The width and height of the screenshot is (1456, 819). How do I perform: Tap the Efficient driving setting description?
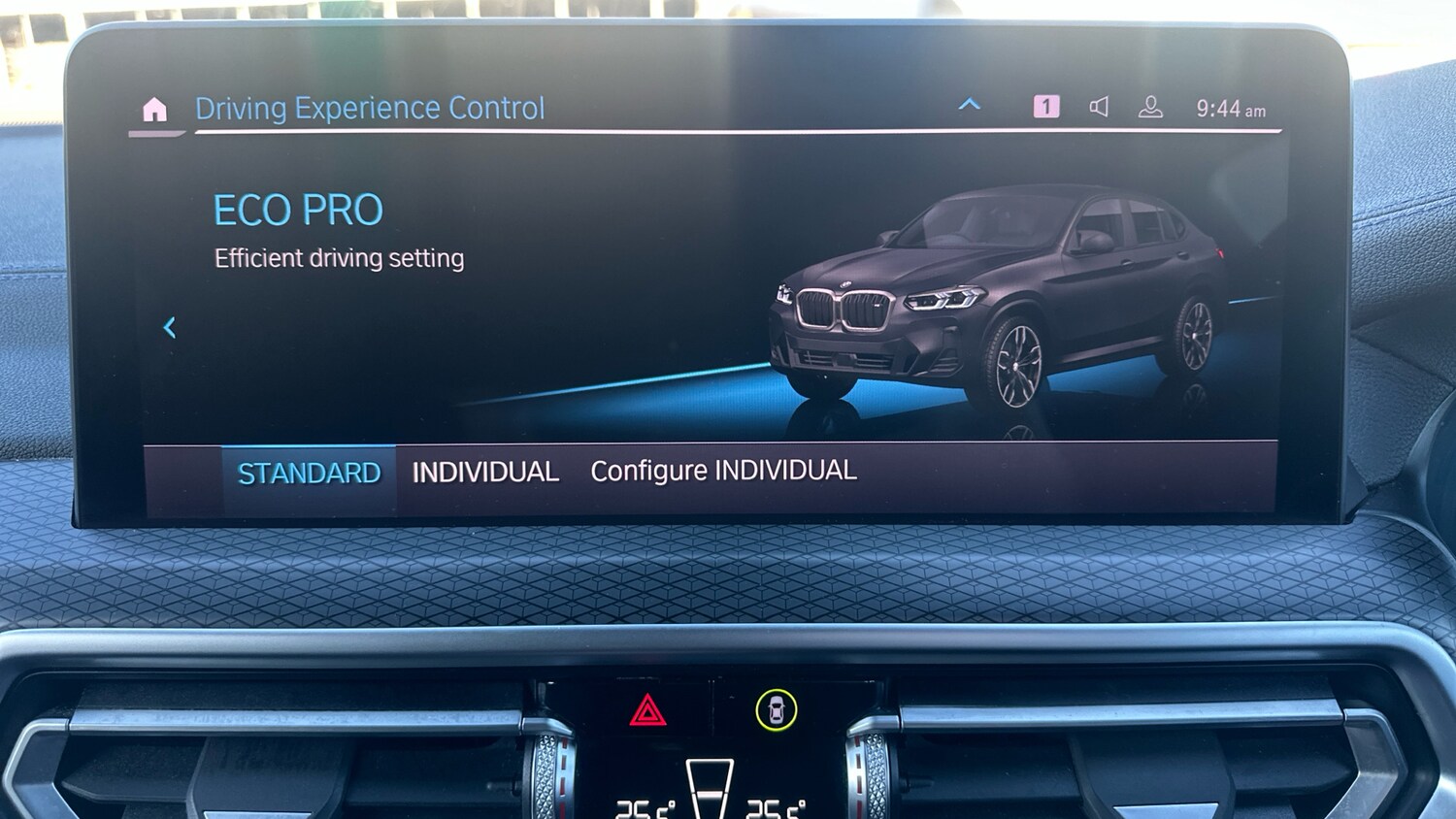(339, 257)
